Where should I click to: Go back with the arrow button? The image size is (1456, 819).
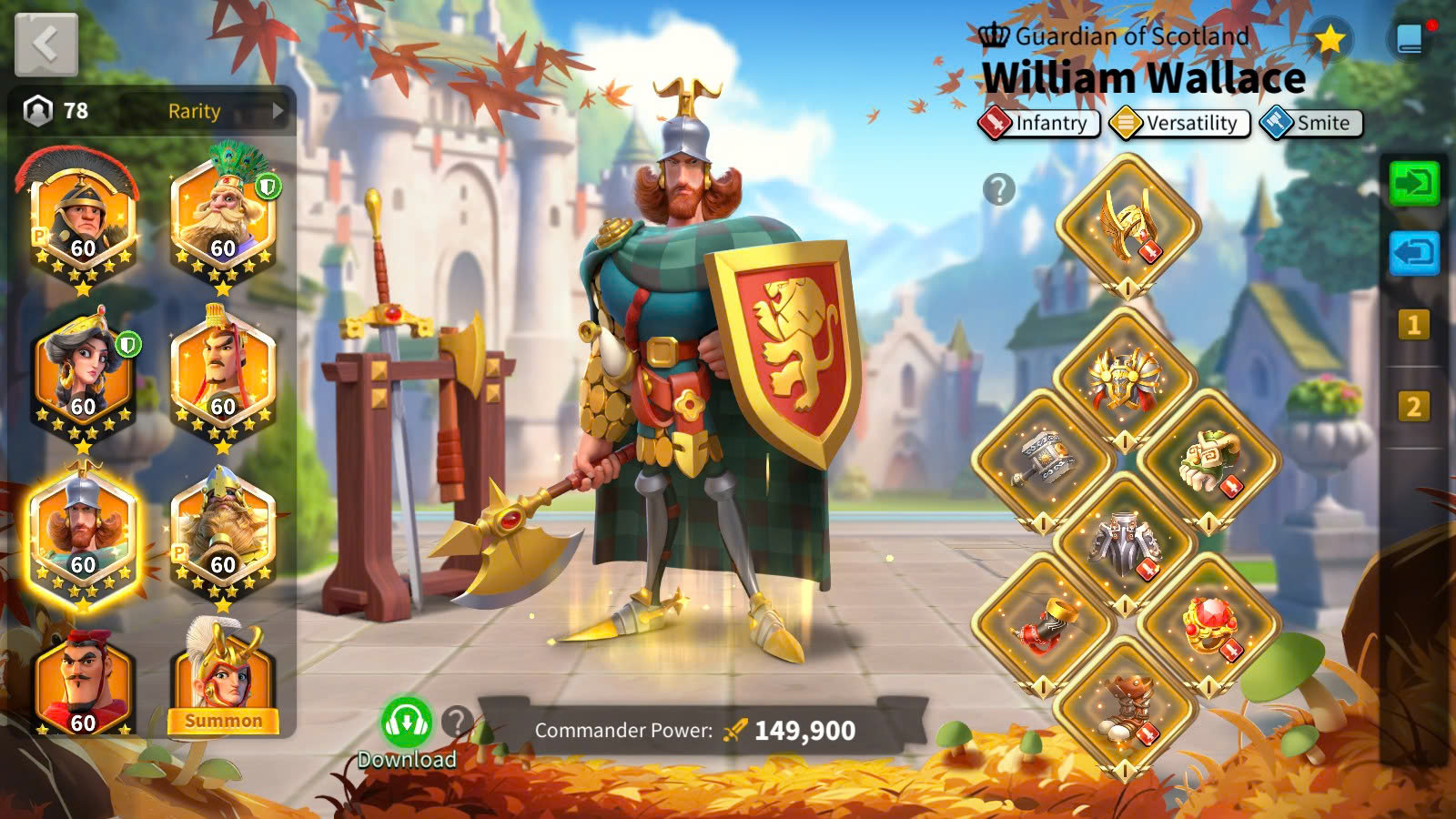pyautogui.click(x=46, y=44)
